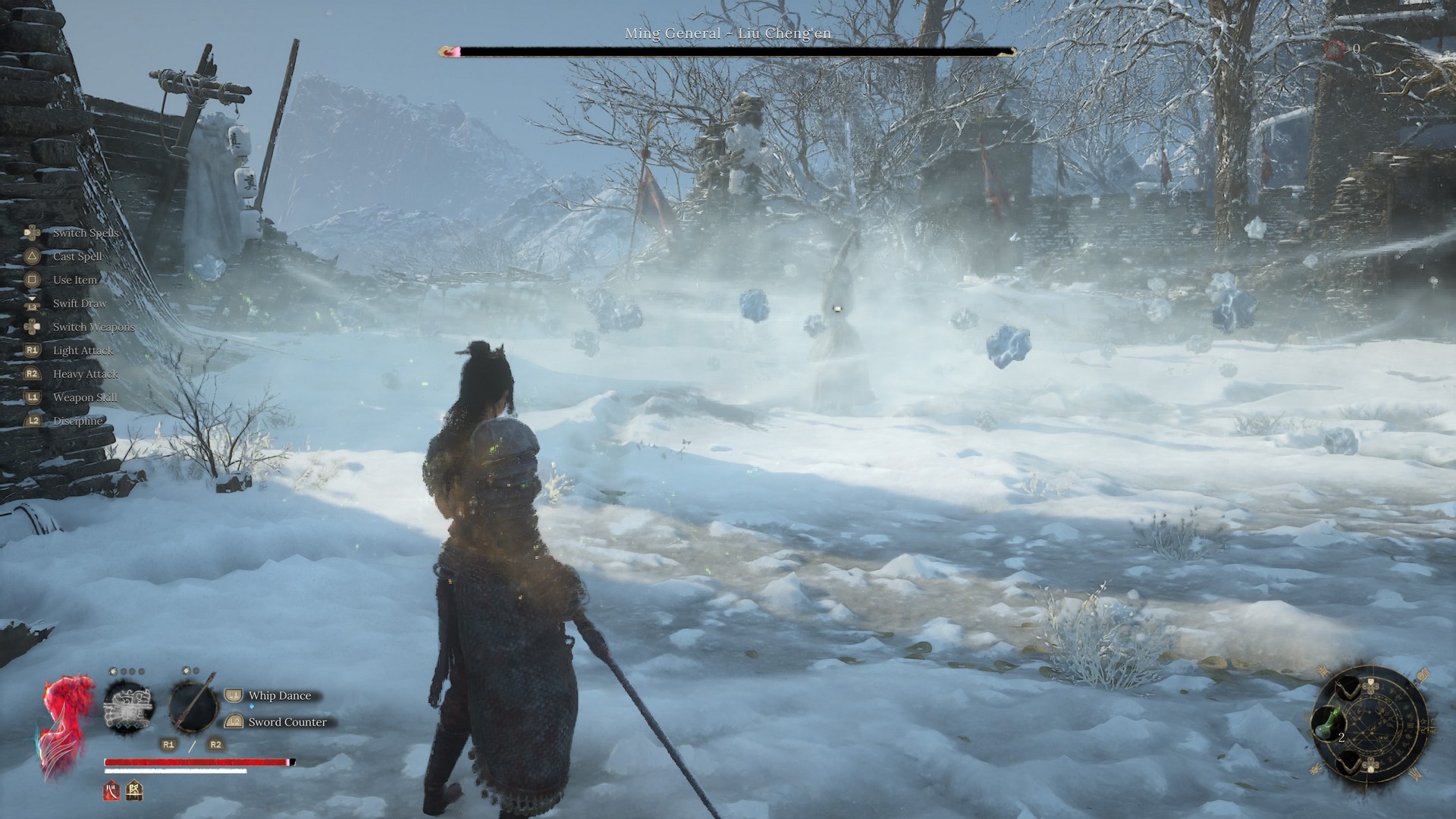Click the gold status effect badge

tap(135, 790)
